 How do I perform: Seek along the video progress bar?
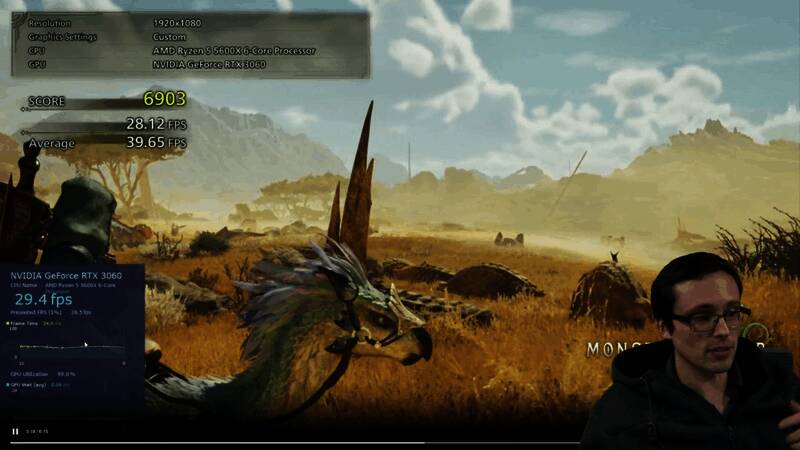click(300, 442)
